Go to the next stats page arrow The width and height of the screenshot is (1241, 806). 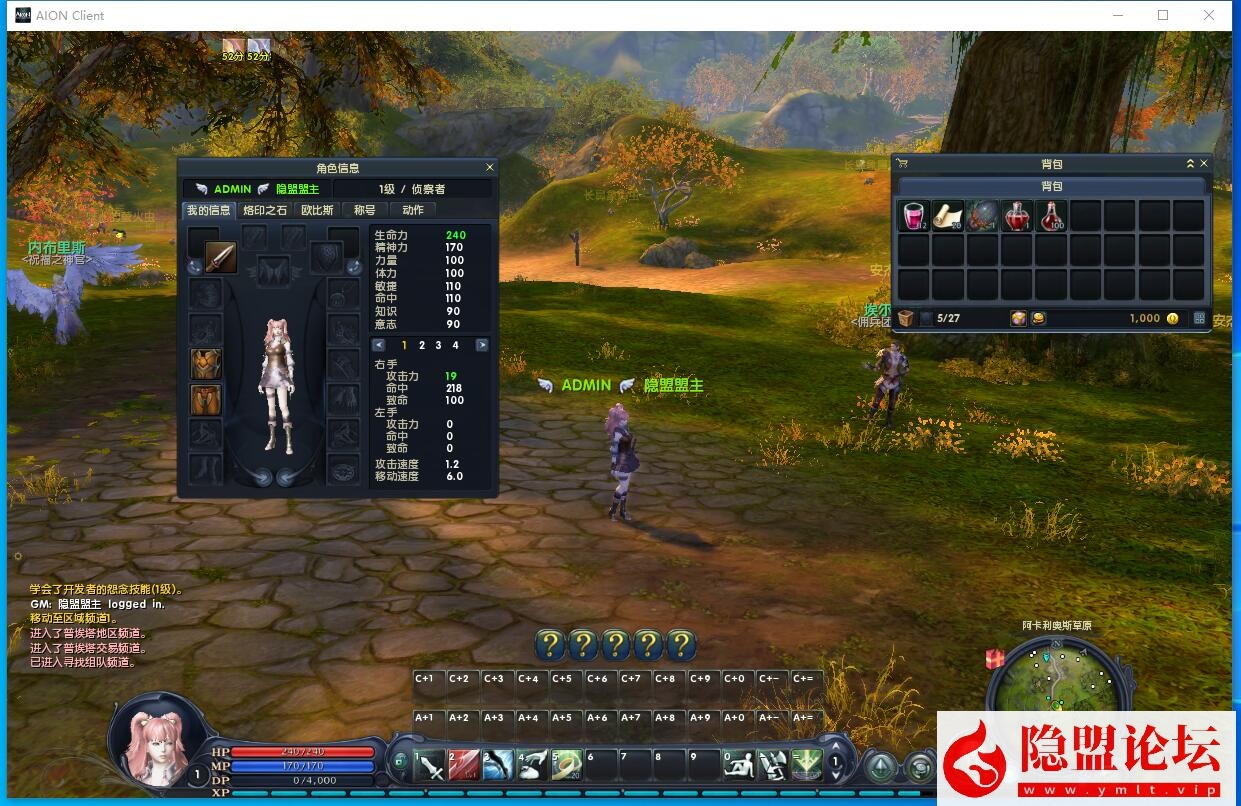pyautogui.click(x=482, y=345)
